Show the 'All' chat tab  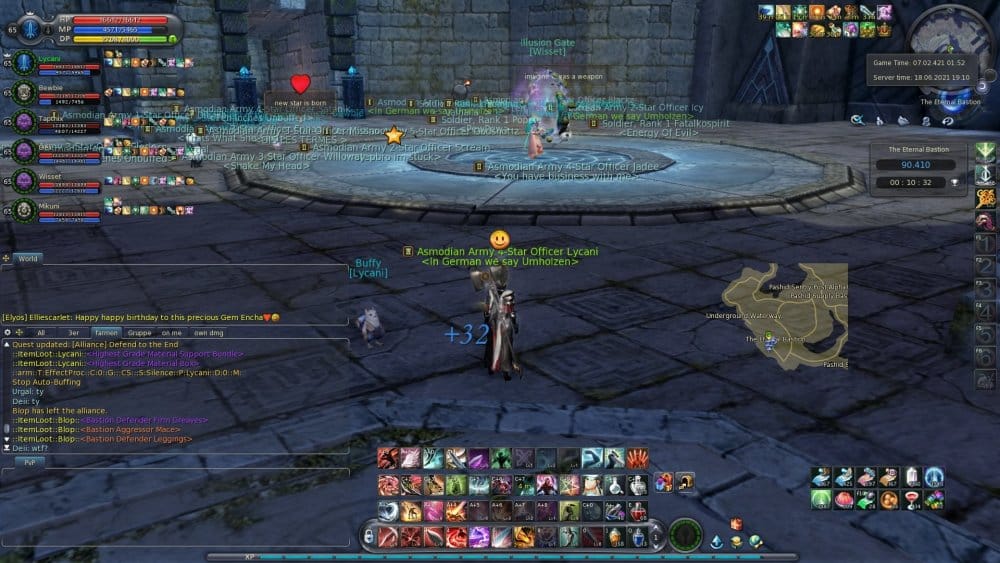pyautogui.click(x=41, y=332)
